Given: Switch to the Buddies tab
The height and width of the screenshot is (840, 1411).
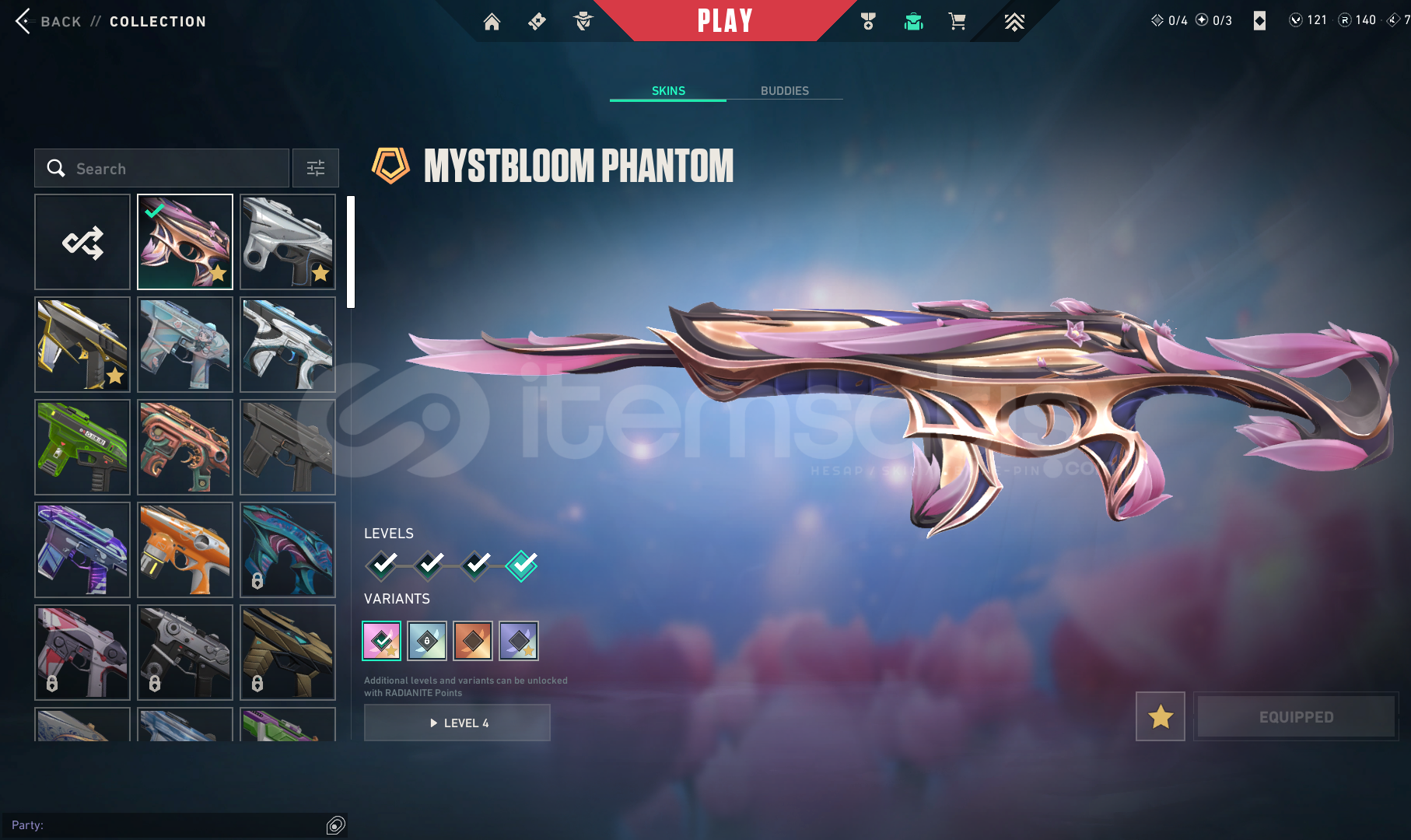Looking at the screenshot, I should click(784, 91).
